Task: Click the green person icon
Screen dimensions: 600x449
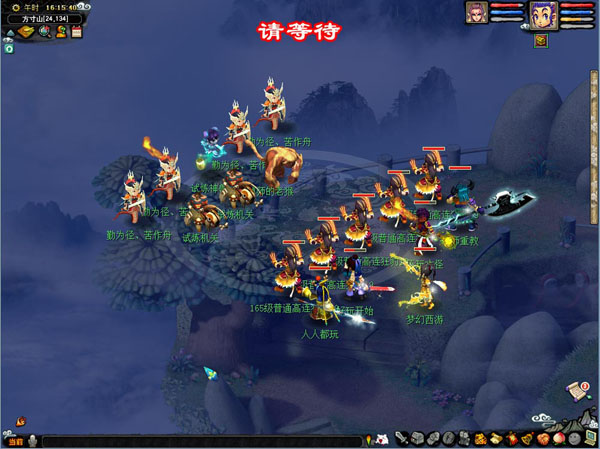Action: 60,31
